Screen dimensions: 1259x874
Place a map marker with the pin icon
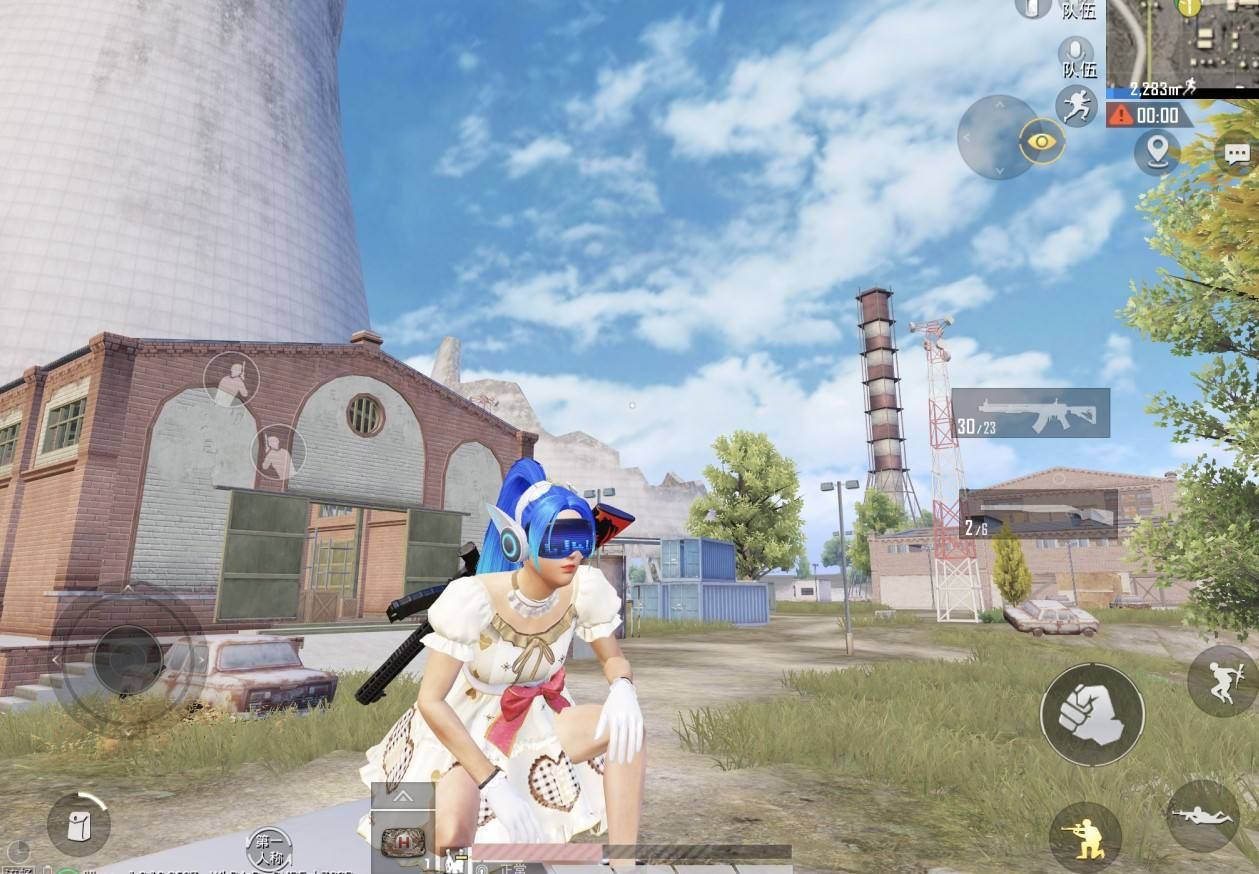[1157, 151]
